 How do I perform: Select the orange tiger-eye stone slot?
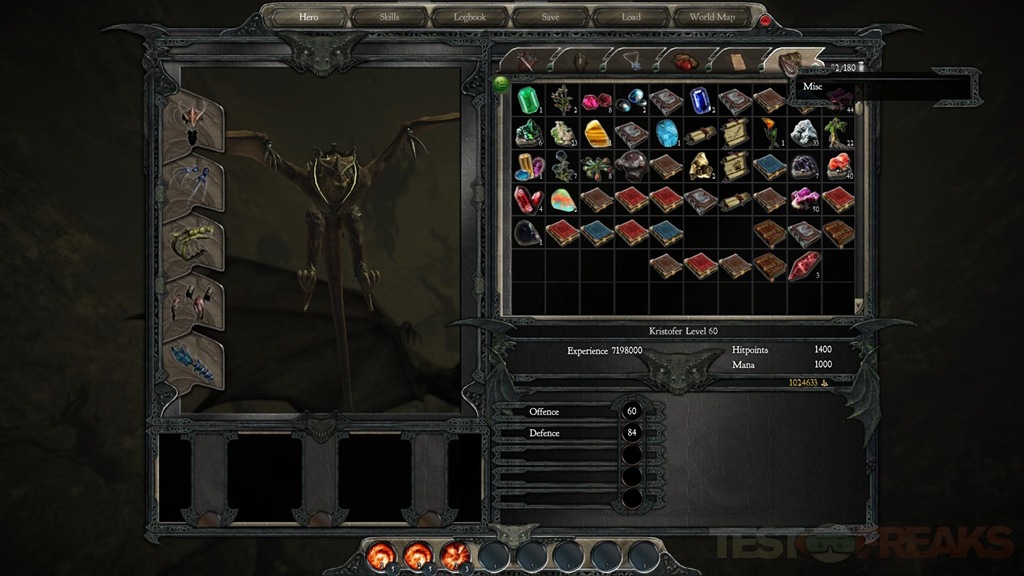(598, 133)
